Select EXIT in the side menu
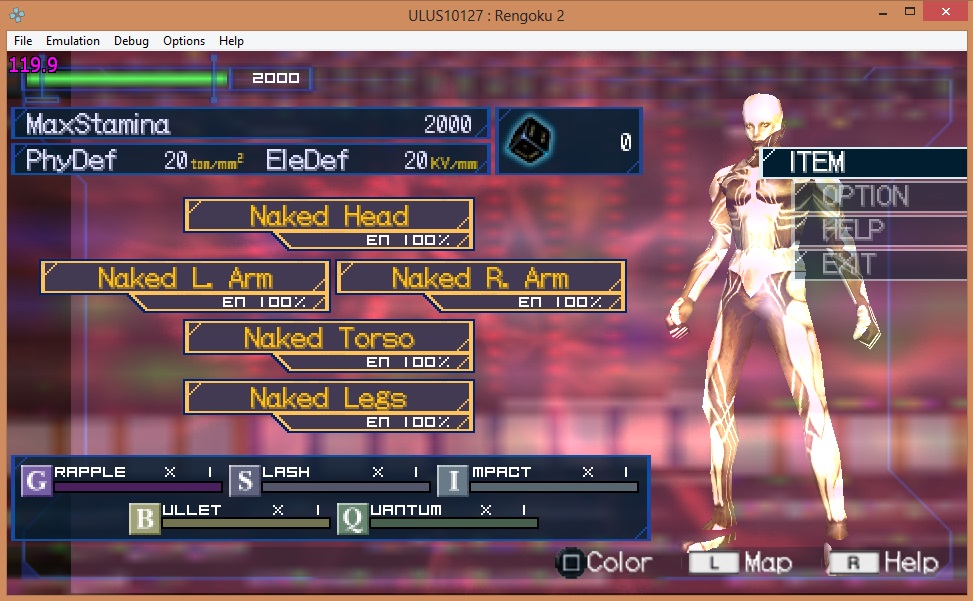Image resolution: width=973 pixels, height=601 pixels. 848,264
